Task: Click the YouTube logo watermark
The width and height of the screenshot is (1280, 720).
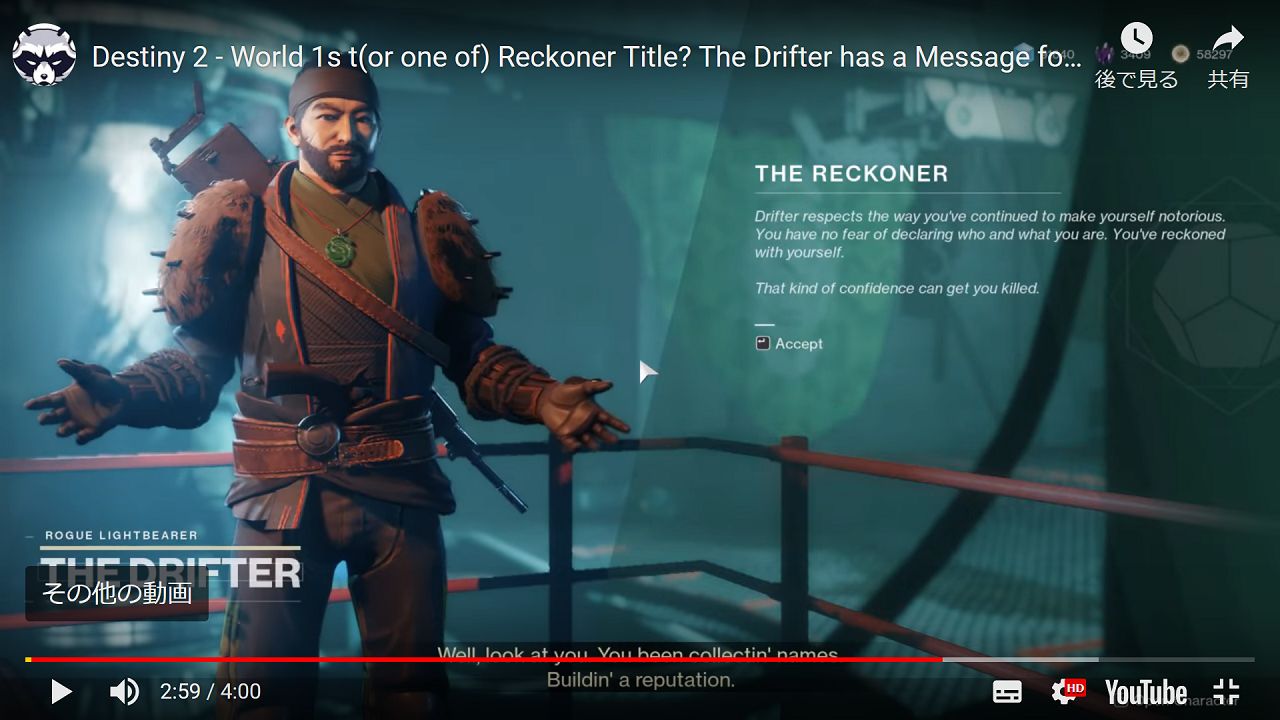Action: click(x=1143, y=691)
